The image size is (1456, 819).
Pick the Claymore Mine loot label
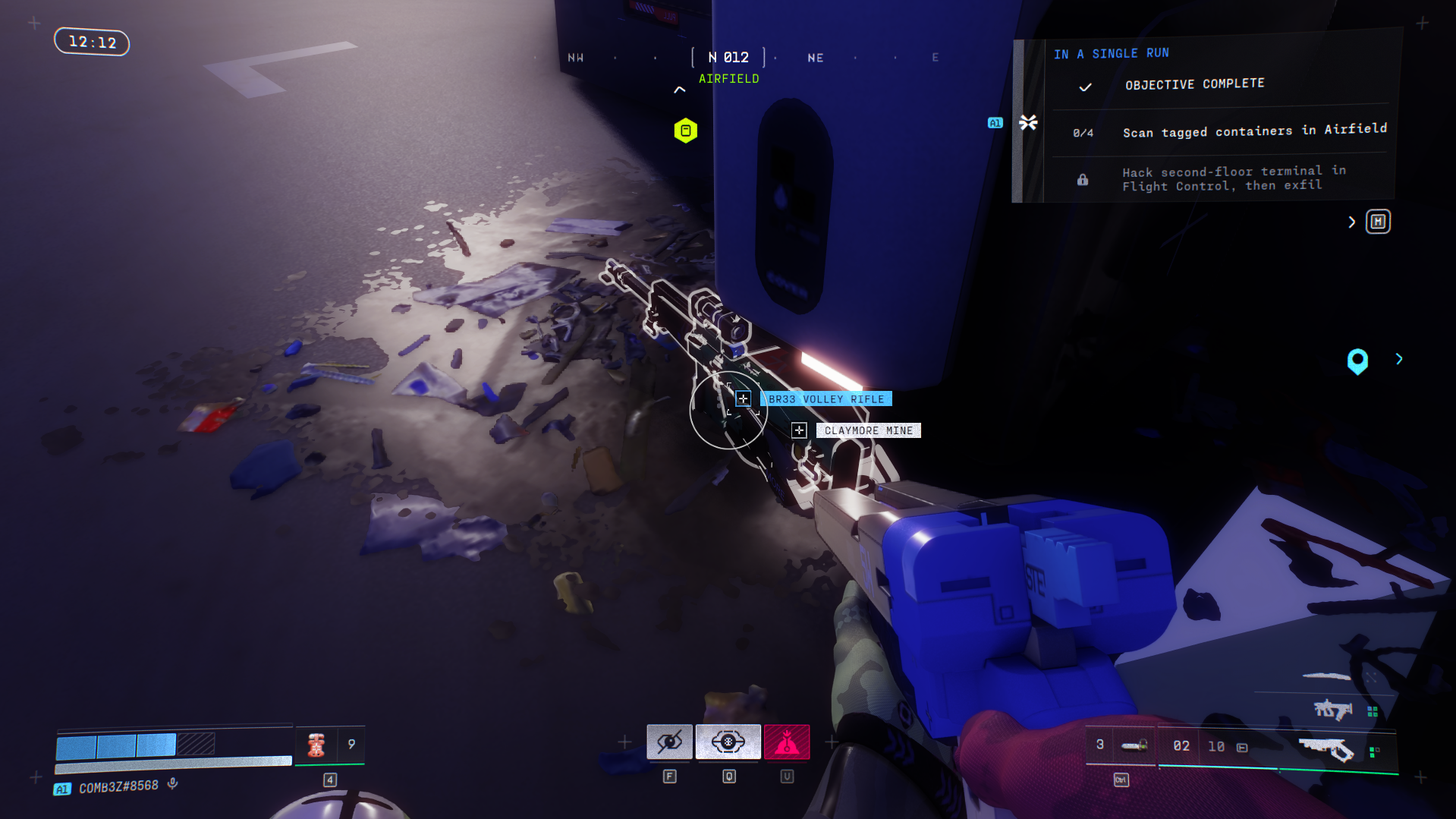coord(868,430)
